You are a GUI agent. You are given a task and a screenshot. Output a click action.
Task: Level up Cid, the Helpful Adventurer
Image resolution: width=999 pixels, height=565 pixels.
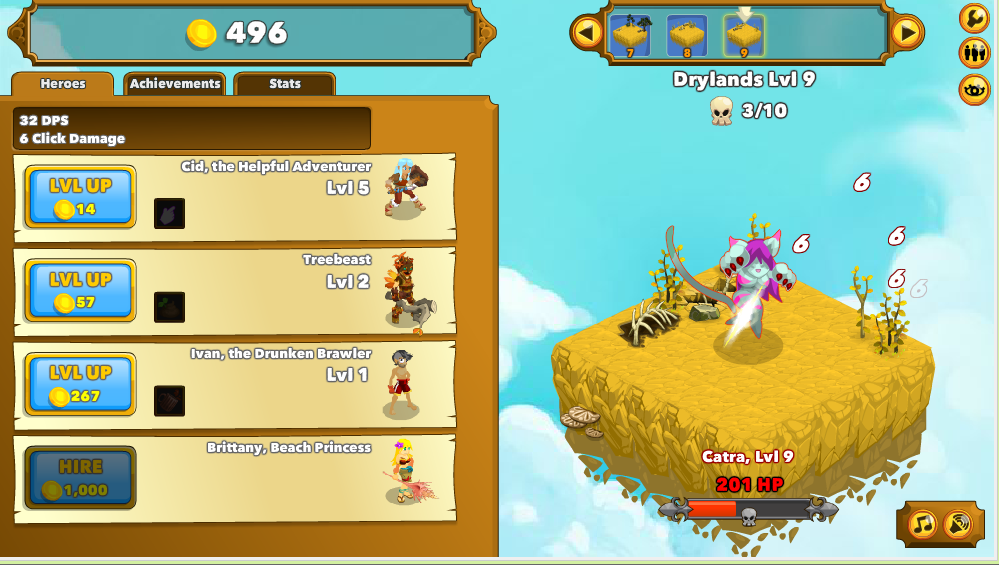tap(80, 197)
